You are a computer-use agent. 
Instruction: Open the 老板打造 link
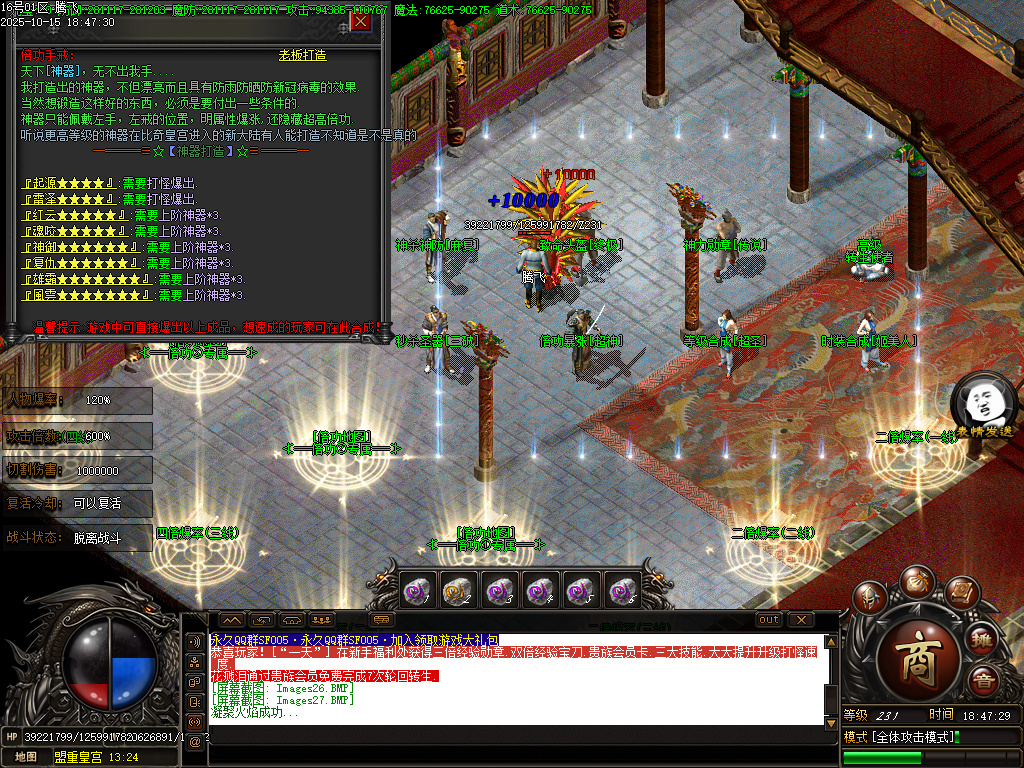point(302,55)
